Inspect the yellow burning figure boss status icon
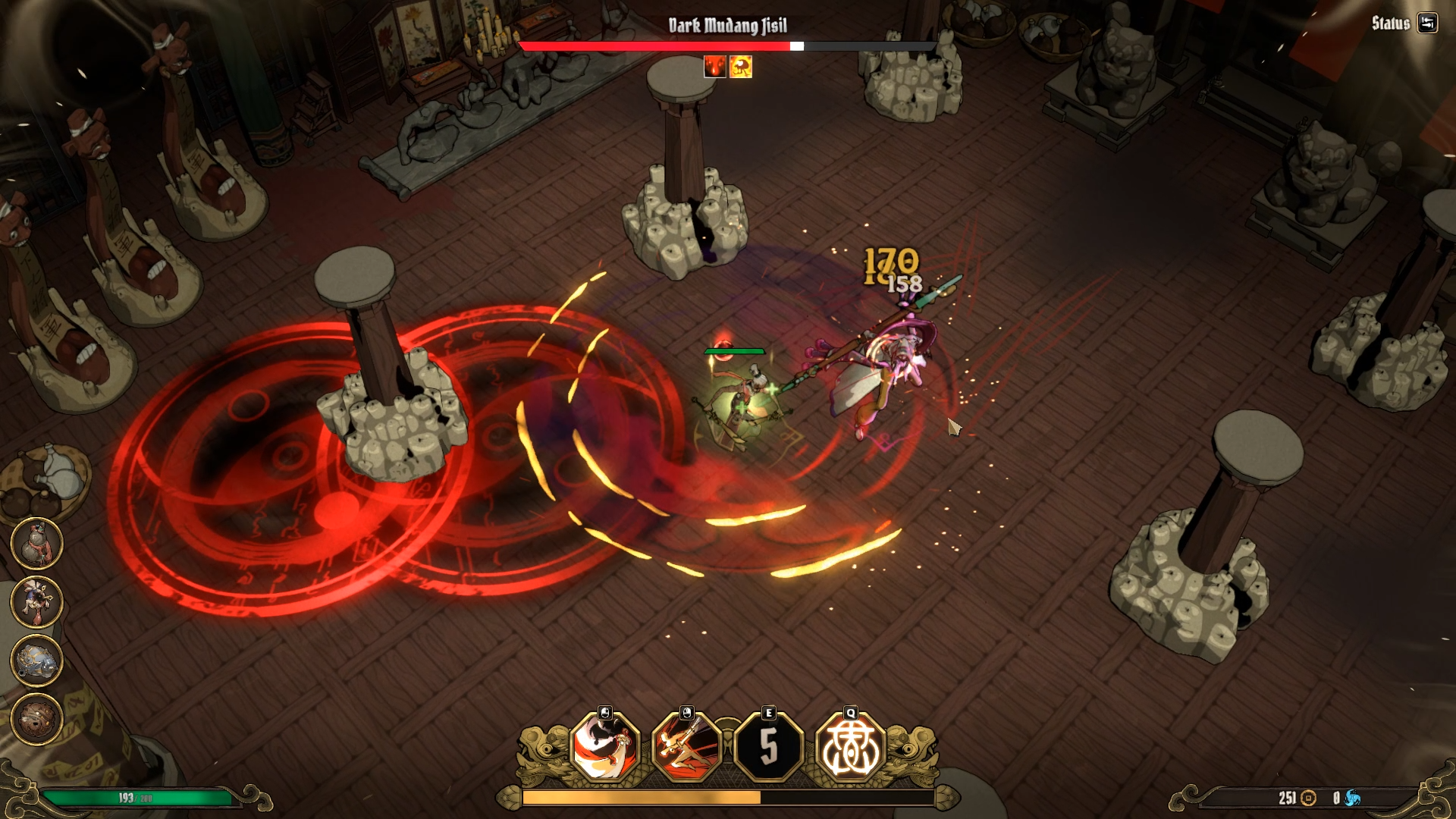This screenshot has width=1456, height=819. coord(741,67)
